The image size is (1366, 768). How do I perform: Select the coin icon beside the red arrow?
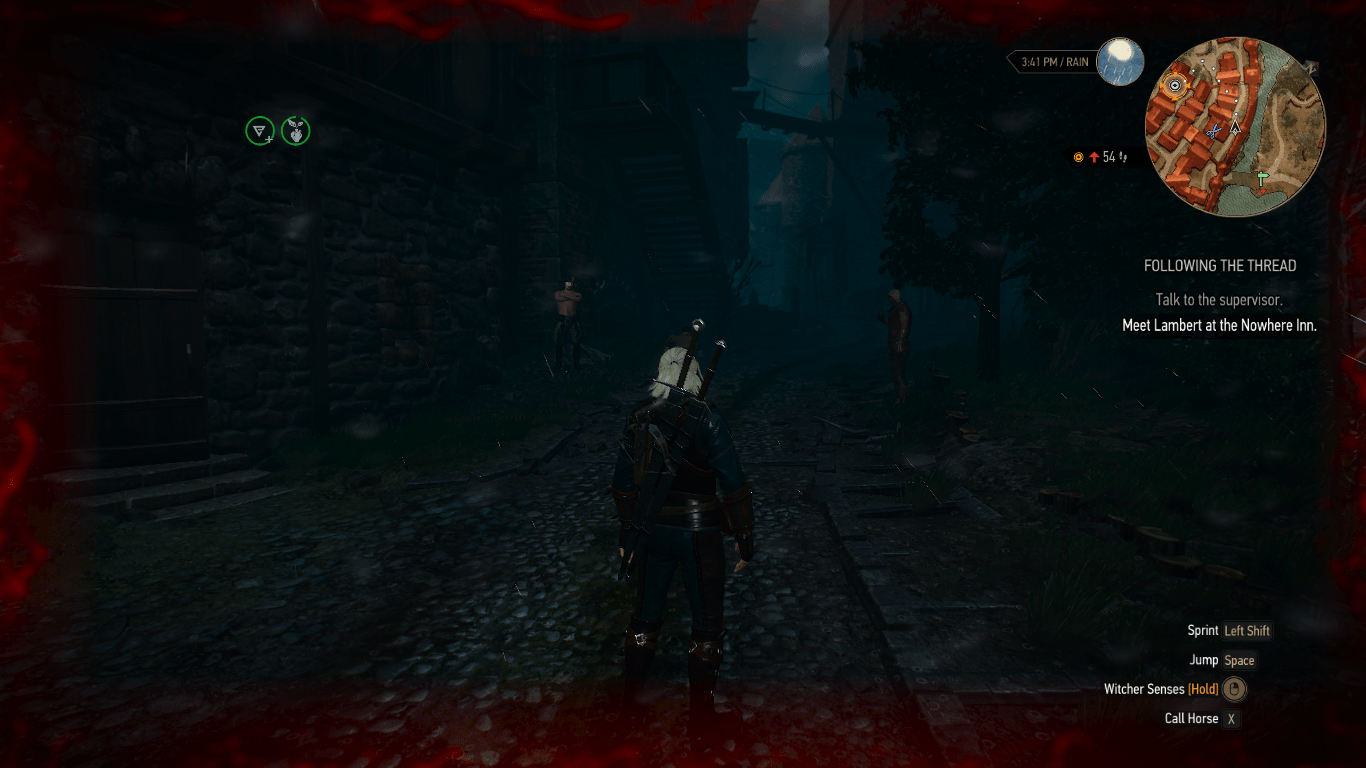1078,156
